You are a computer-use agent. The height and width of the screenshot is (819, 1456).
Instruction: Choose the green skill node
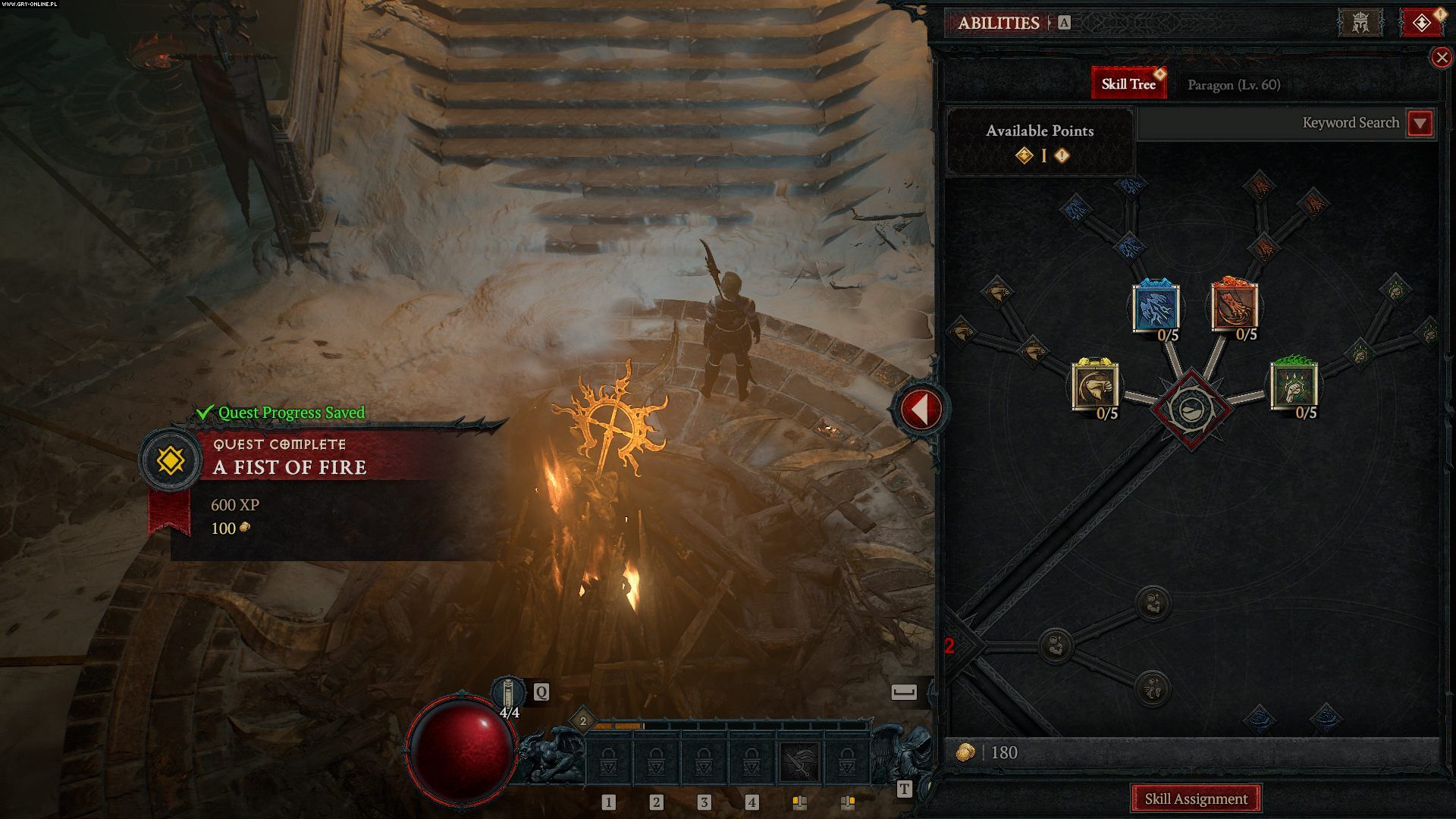1294,386
